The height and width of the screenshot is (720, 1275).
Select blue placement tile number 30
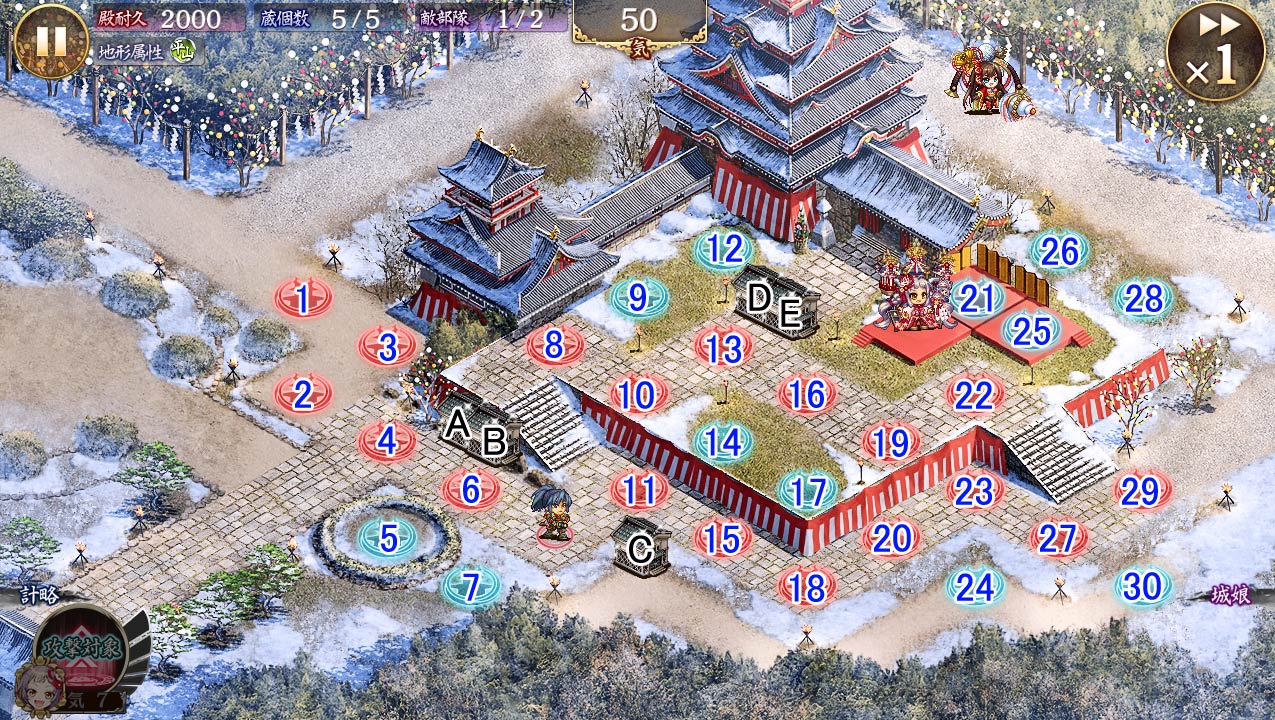point(1143,587)
